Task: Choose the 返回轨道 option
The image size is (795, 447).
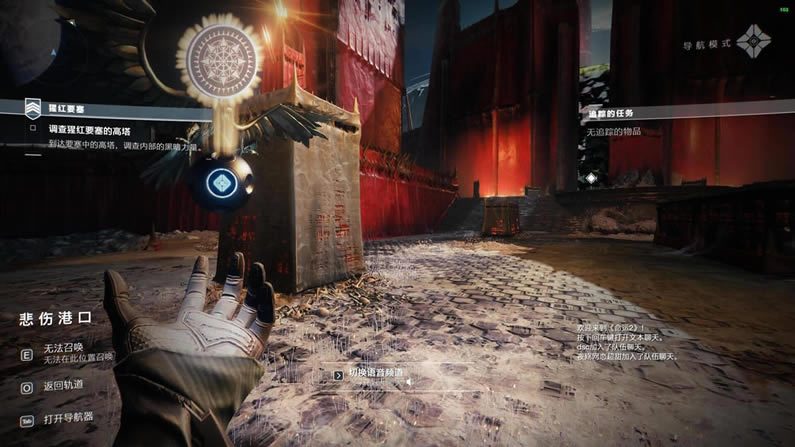Action: (63, 387)
